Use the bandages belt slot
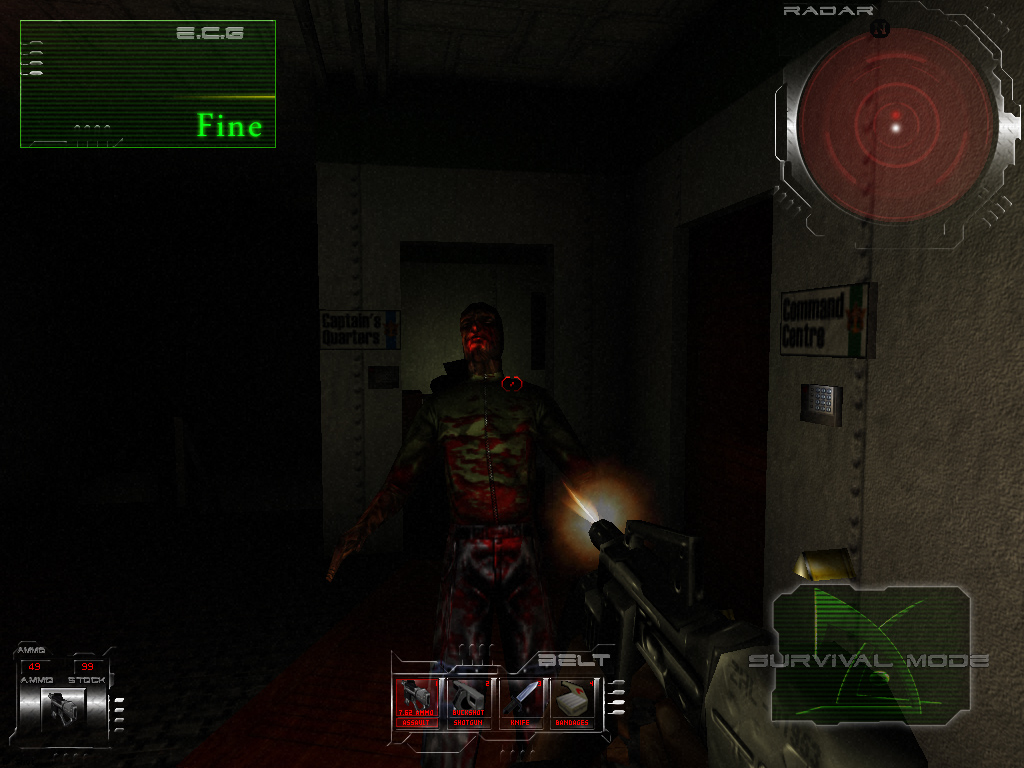Image resolution: width=1024 pixels, height=768 pixels. 573,703
